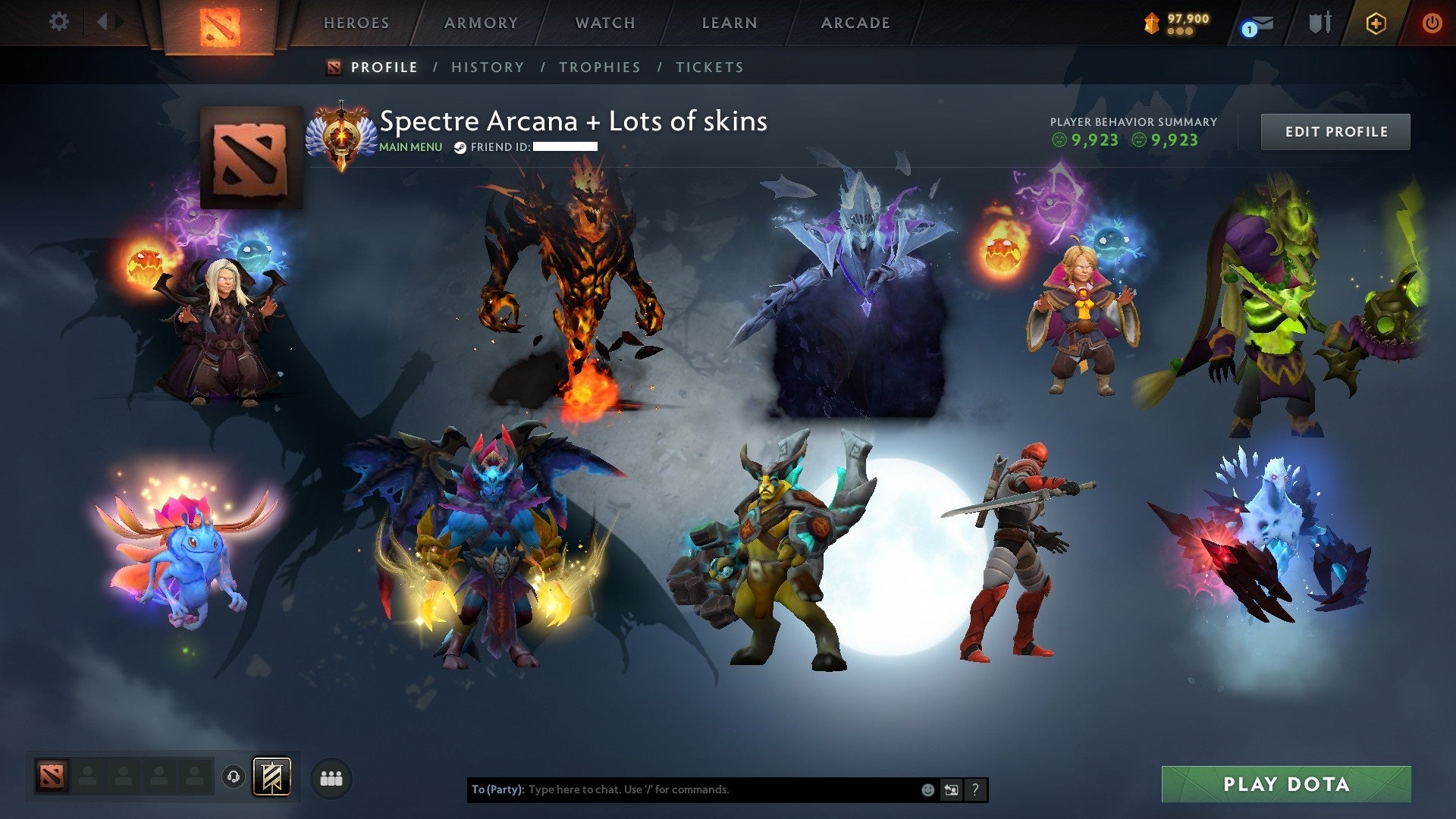The height and width of the screenshot is (819, 1456).
Task: Click the red power button icon
Action: pyautogui.click(x=1432, y=22)
